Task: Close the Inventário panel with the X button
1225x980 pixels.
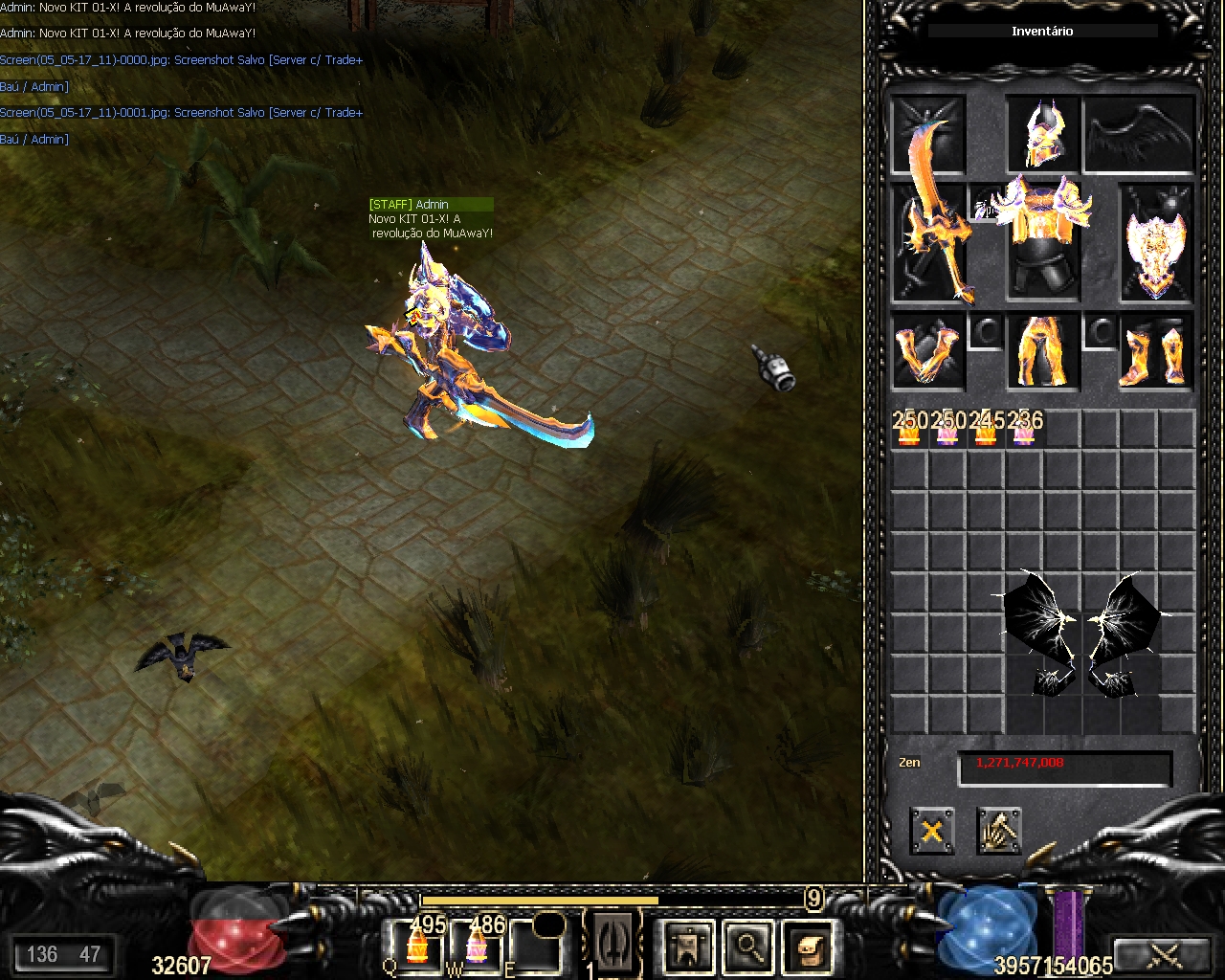Action: pos(931,830)
